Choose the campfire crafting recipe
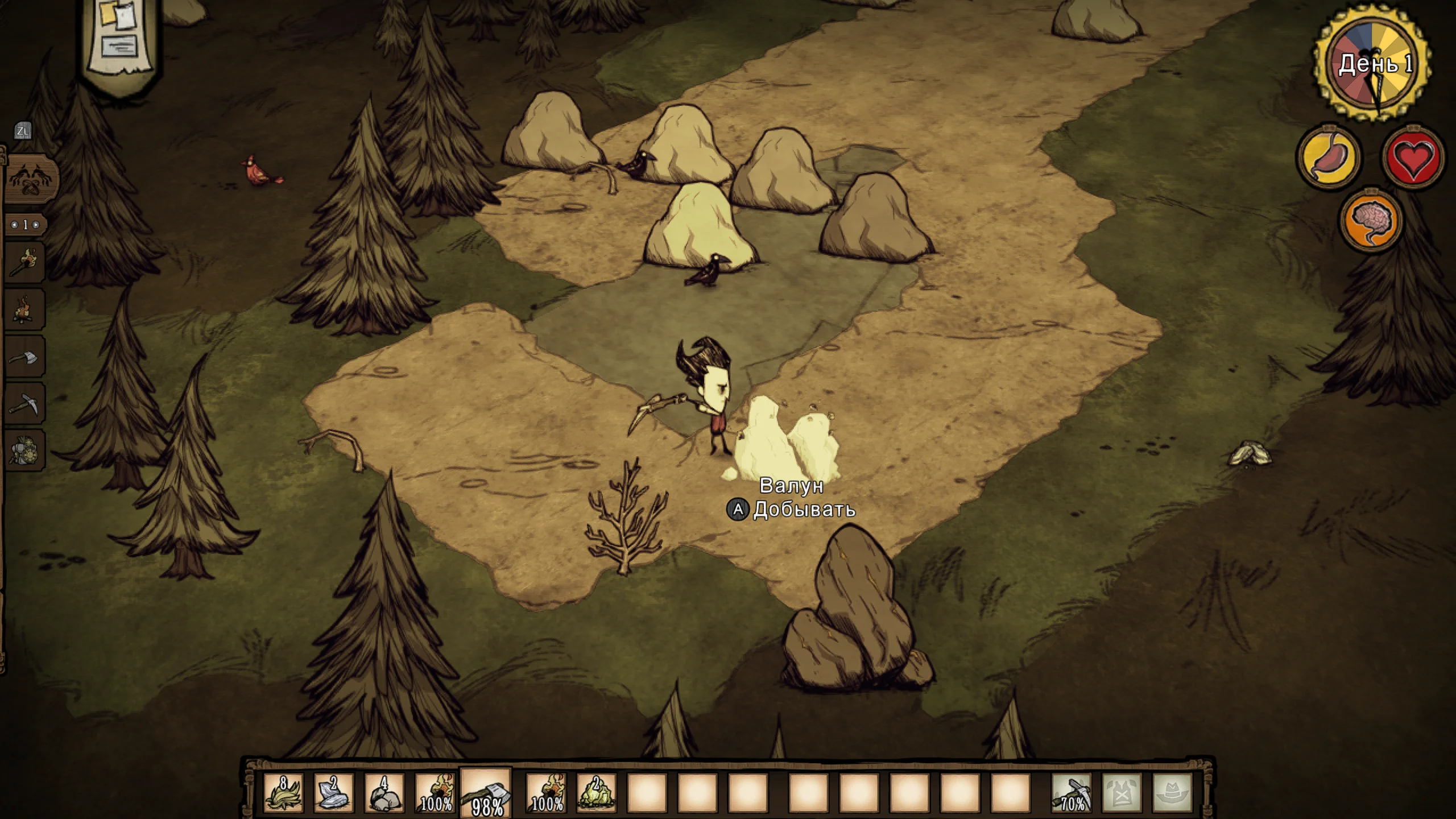 25,311
